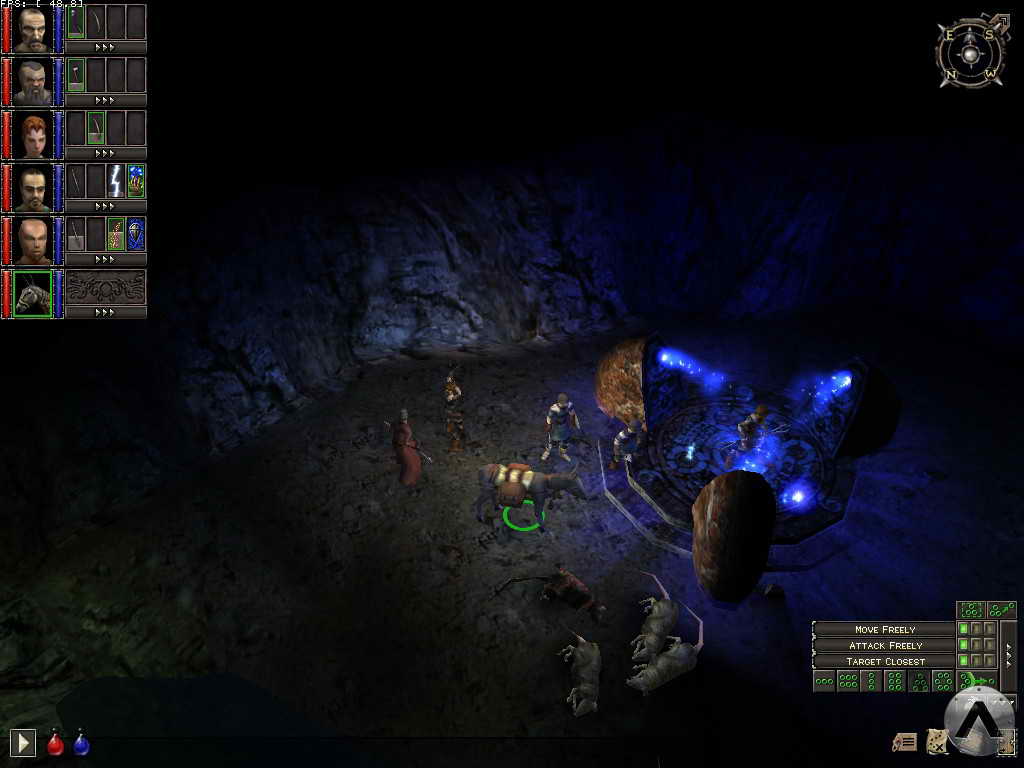Open the journal scroll icon
This screenshot has width=1024, height=768.
point(905,741)
